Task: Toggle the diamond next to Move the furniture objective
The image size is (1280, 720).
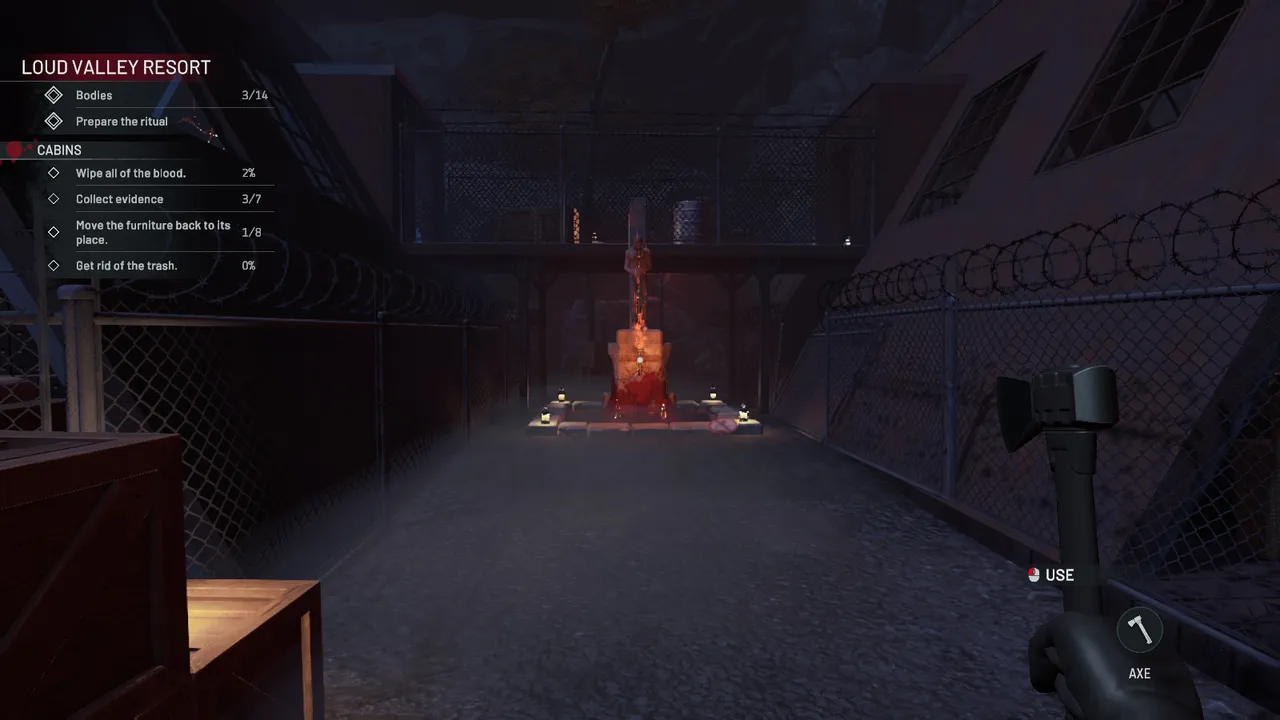Action: [55, 232]
